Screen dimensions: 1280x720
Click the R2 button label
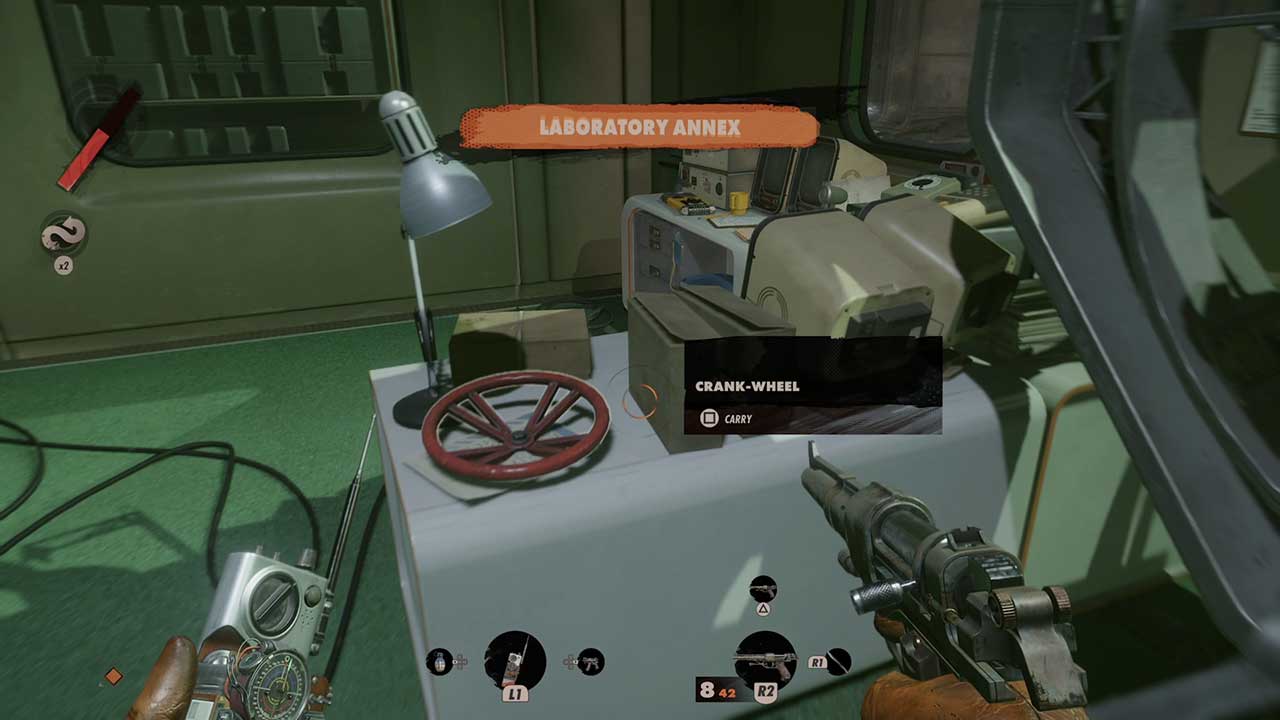[x=767, y=691]
